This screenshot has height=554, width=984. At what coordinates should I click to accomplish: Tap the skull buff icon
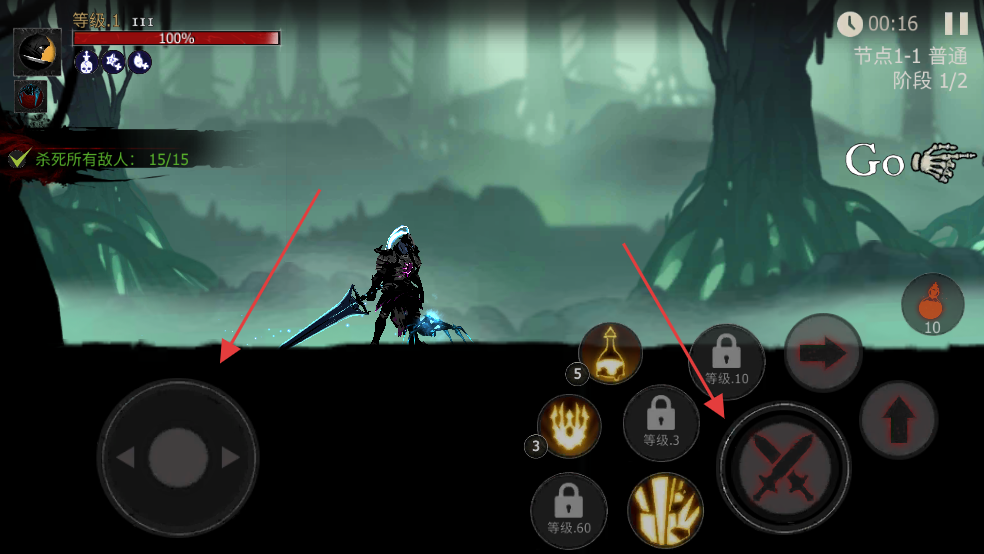(x=86, y=62)
